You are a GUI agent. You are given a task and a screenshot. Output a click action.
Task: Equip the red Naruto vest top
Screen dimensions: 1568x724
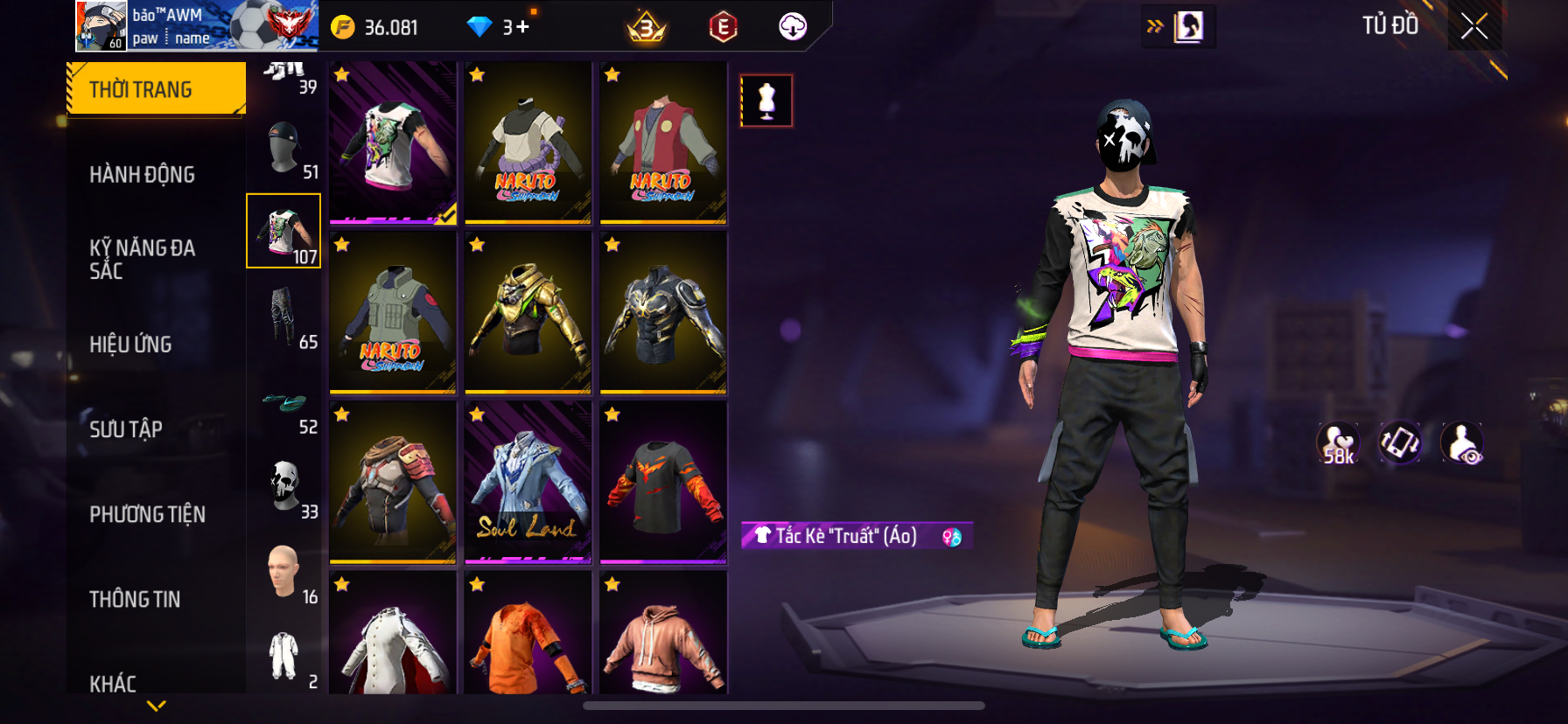coord(663,143)
